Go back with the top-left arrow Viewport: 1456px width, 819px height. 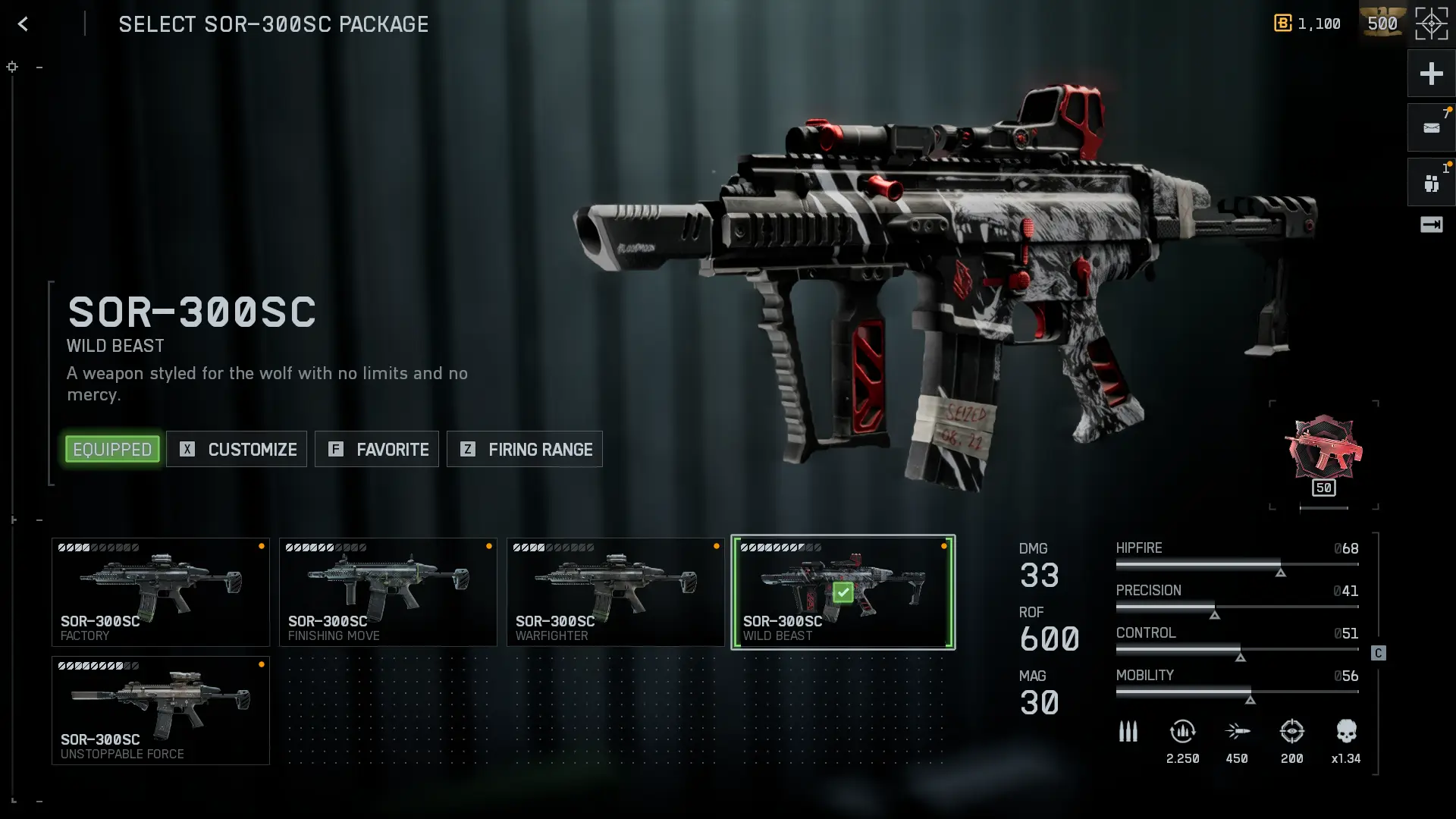(x=24, y=24)
